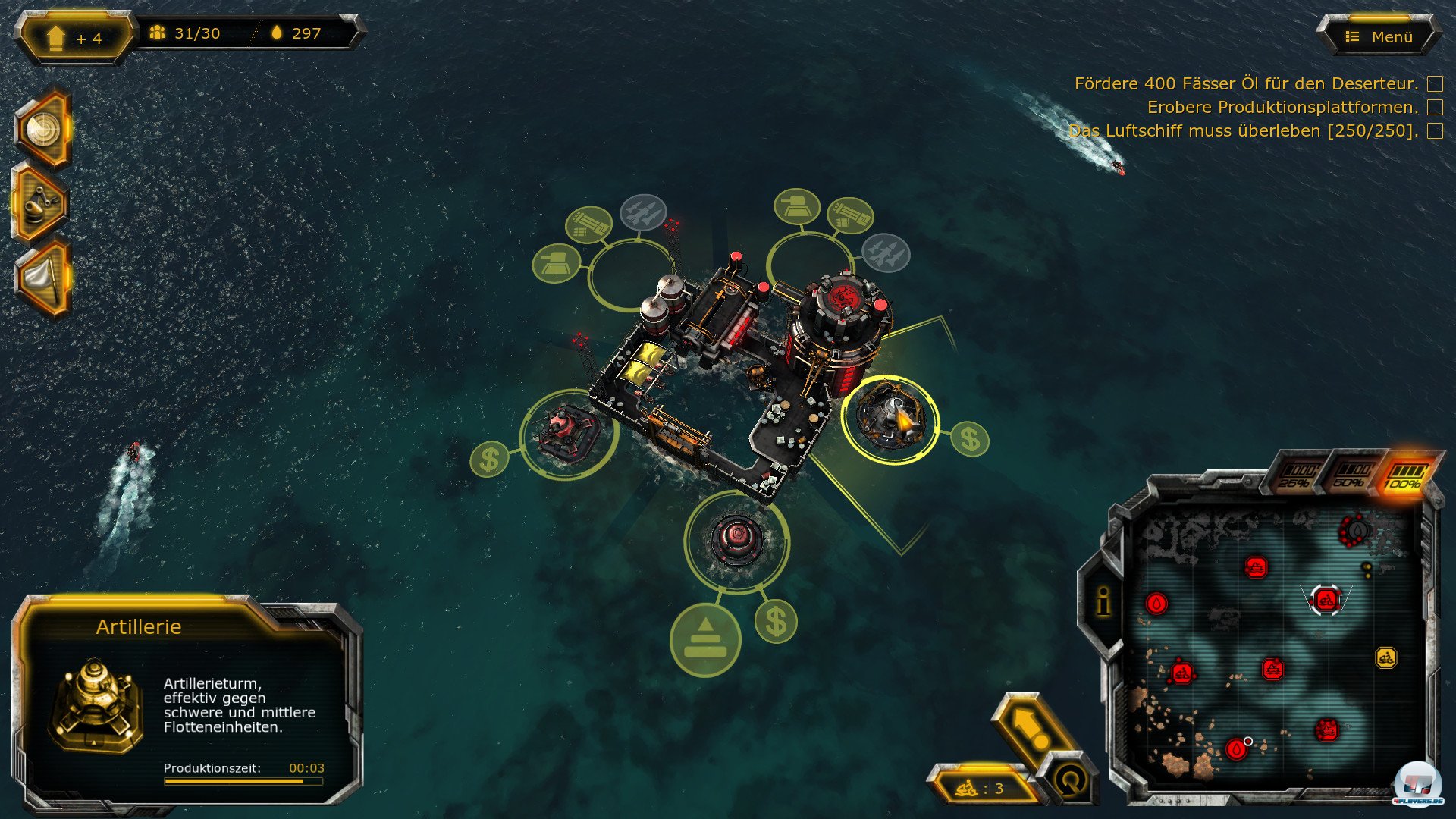Screen dimensions: 1456x819
Task: Click the yellow unit marker on the minimap
Action: pyautogui.click(x=1385, y=657)
